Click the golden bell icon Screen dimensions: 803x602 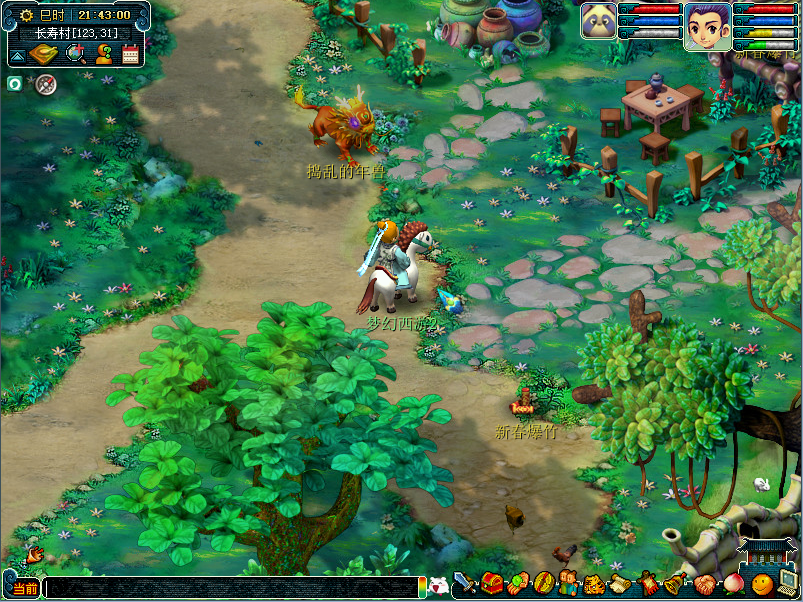(x=673, y=583)
